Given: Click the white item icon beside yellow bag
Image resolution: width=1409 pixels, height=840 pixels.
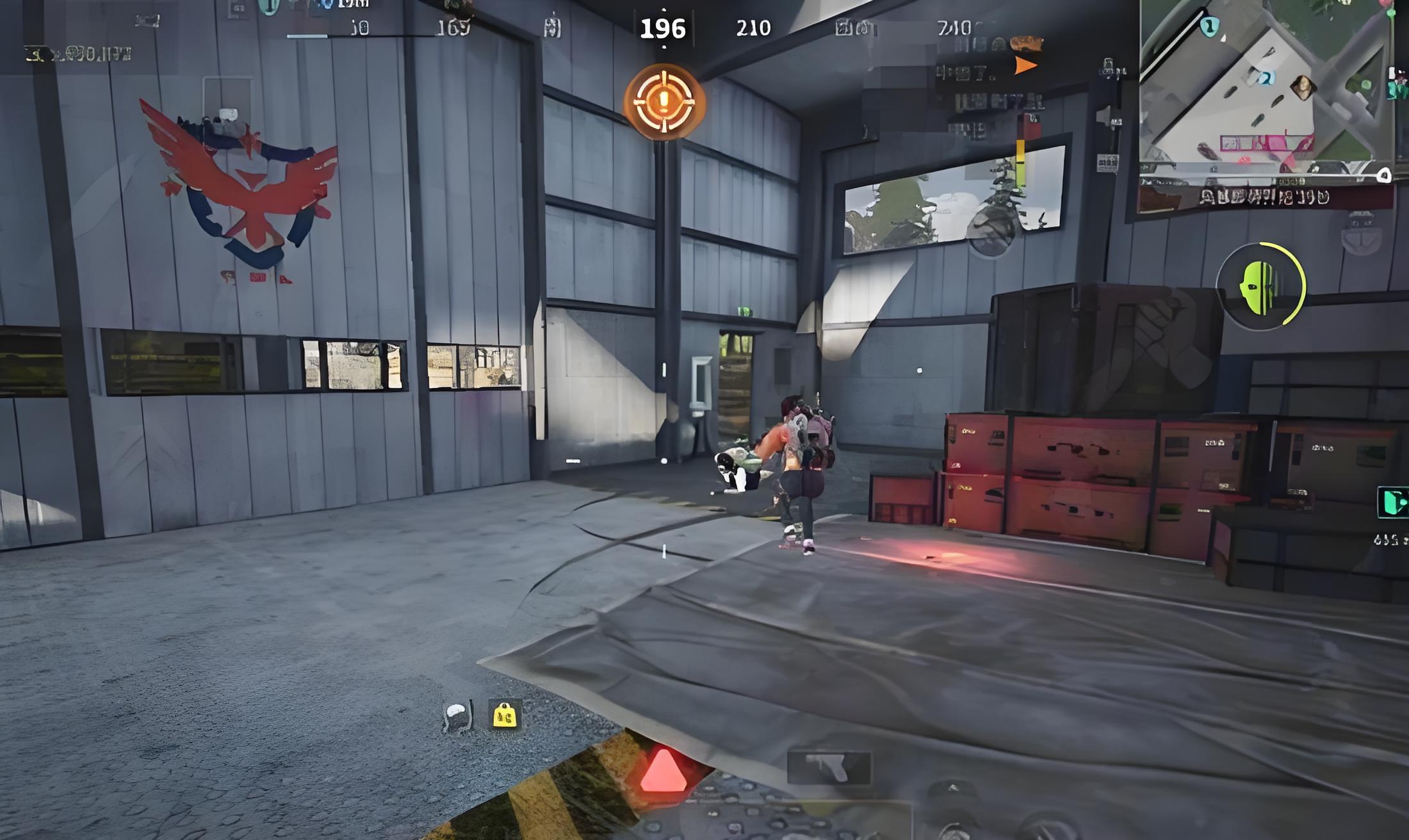Looking at the screenshot, I should coord(457,716).
